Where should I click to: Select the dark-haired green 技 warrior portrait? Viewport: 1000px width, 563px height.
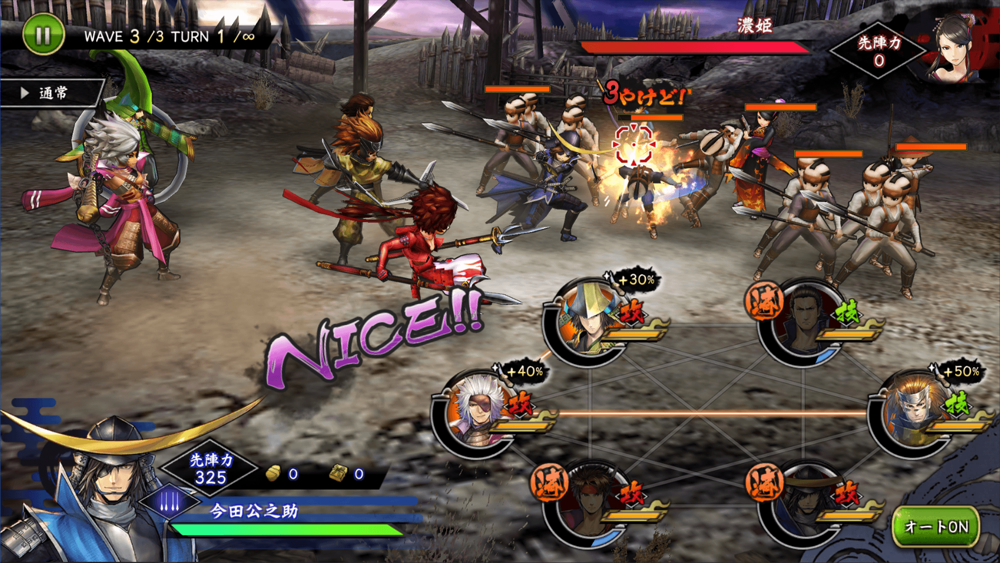(x=802, y=322)
